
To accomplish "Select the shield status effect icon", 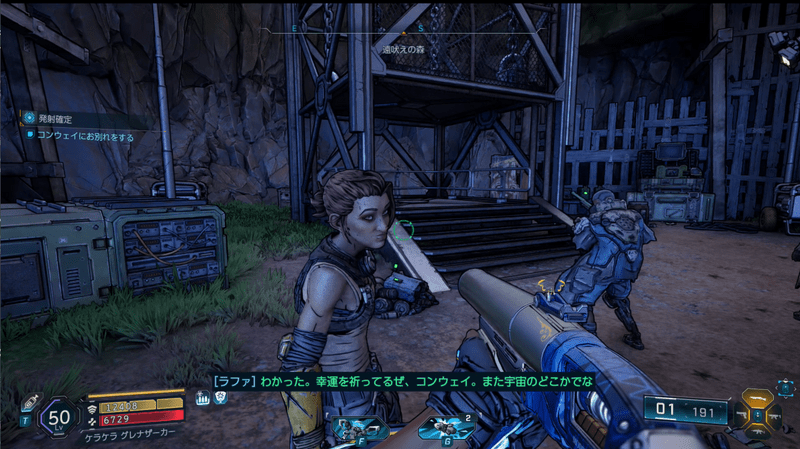I will click(x=221, y=397).
